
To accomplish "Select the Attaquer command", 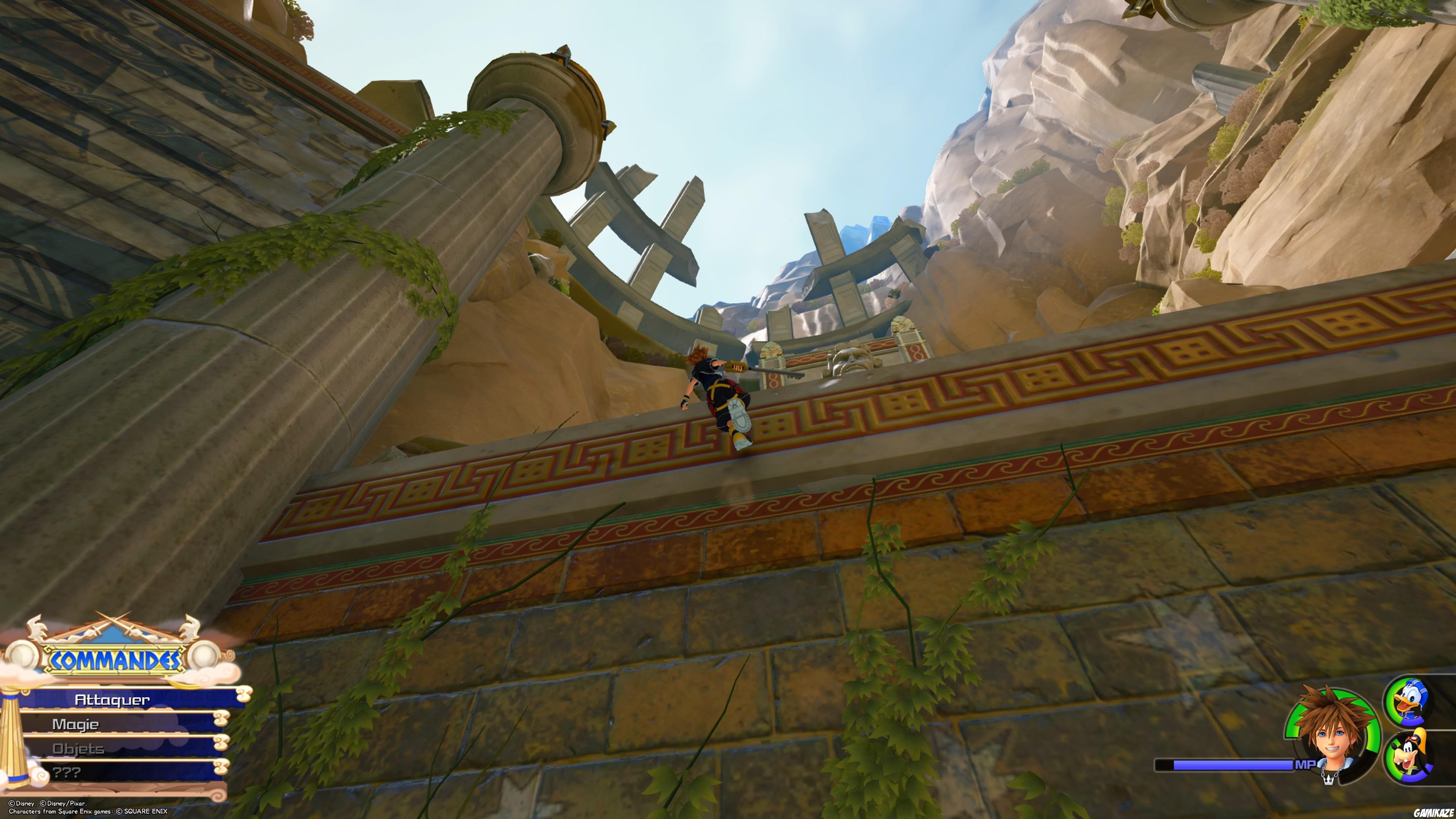I will (112, 701).
